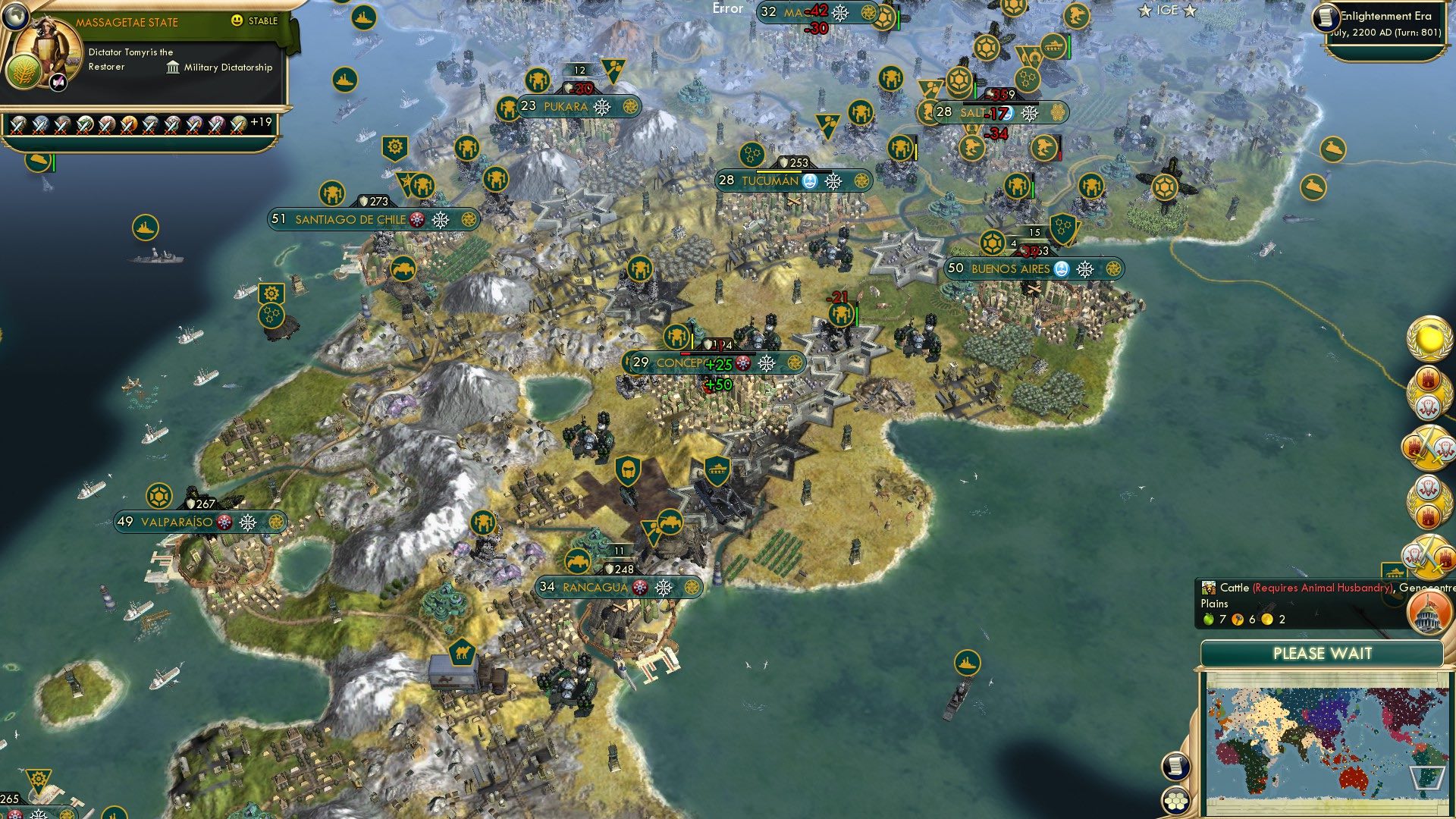Click the snowflake icon on Santiago de Chile's banner

click(x=440, y=220)
